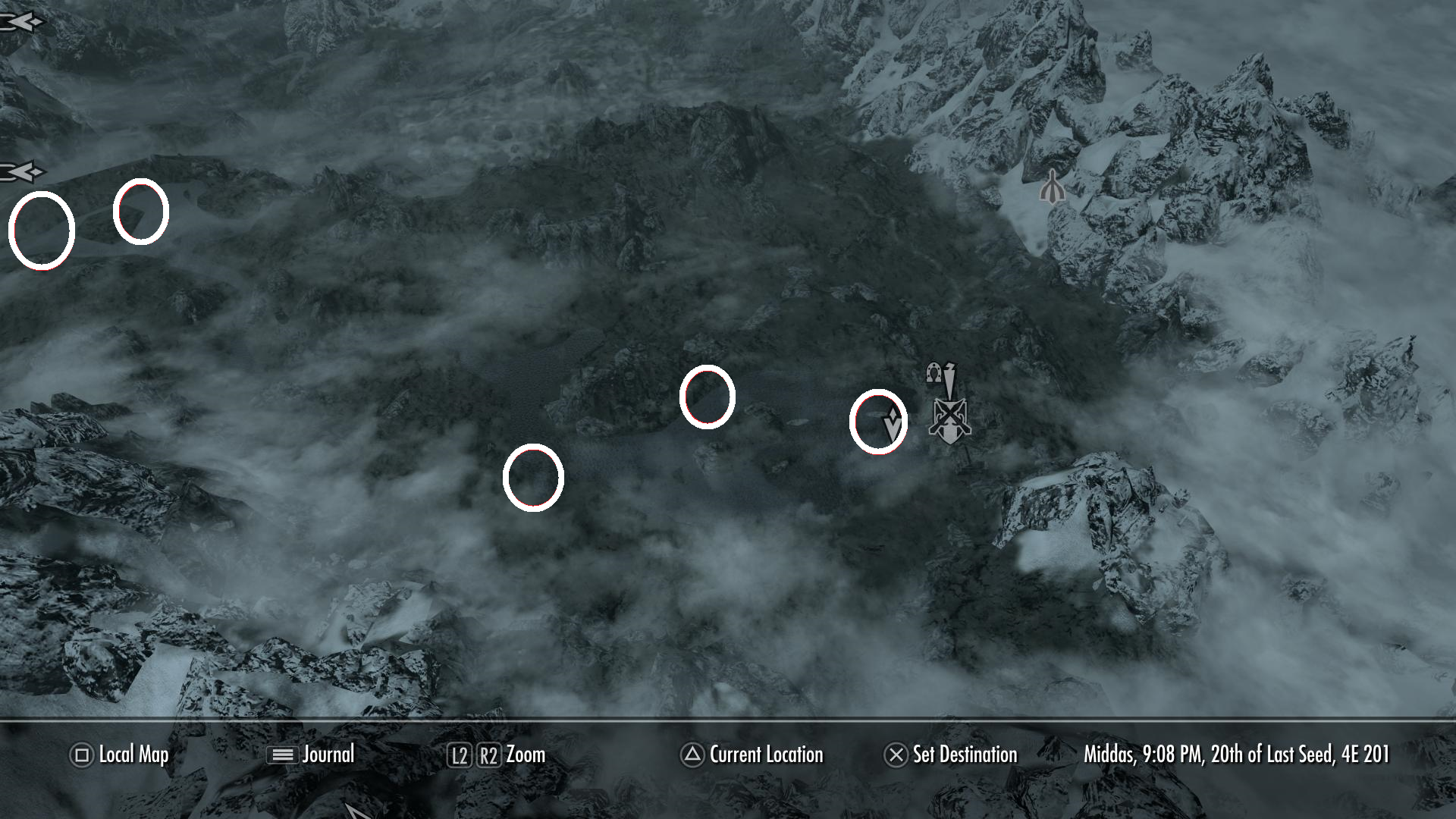Click the Set Destination cross button icon
The image size is (1456, 819).
[x=896, y=755]
